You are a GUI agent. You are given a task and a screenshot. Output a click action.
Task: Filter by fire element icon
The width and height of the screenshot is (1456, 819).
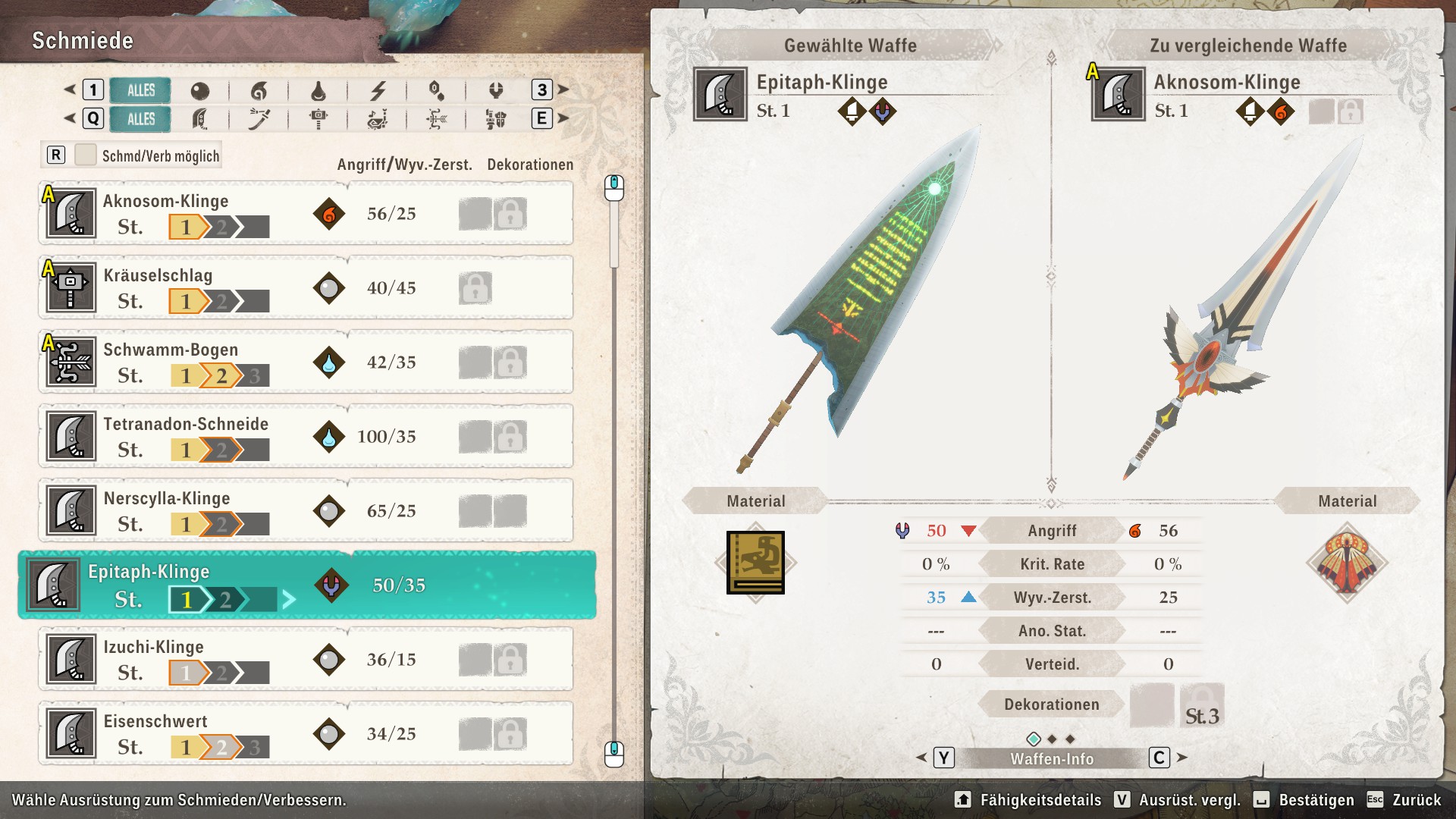point(259,91)
